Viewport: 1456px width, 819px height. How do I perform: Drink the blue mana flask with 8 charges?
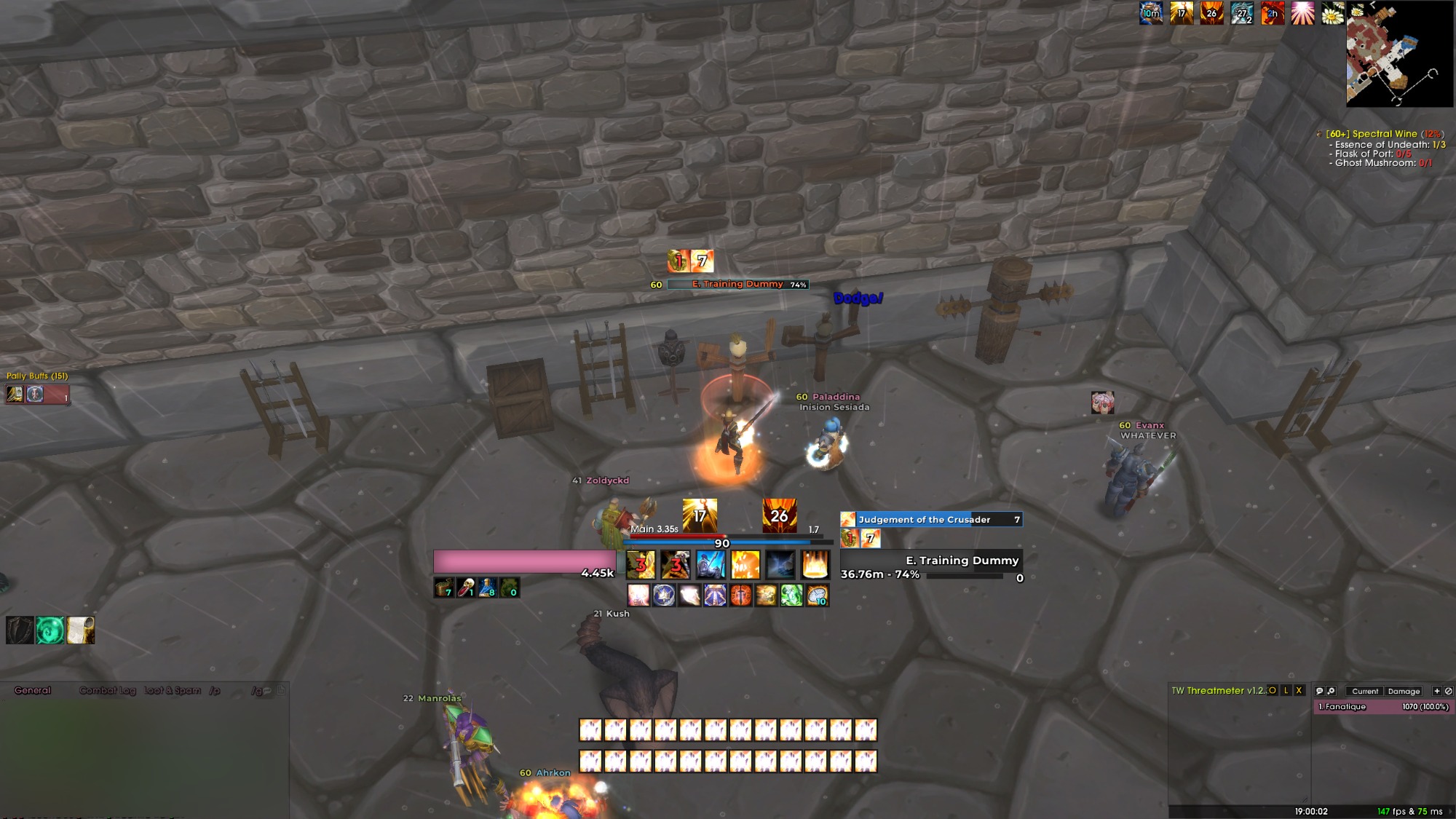tap(486, 587)
